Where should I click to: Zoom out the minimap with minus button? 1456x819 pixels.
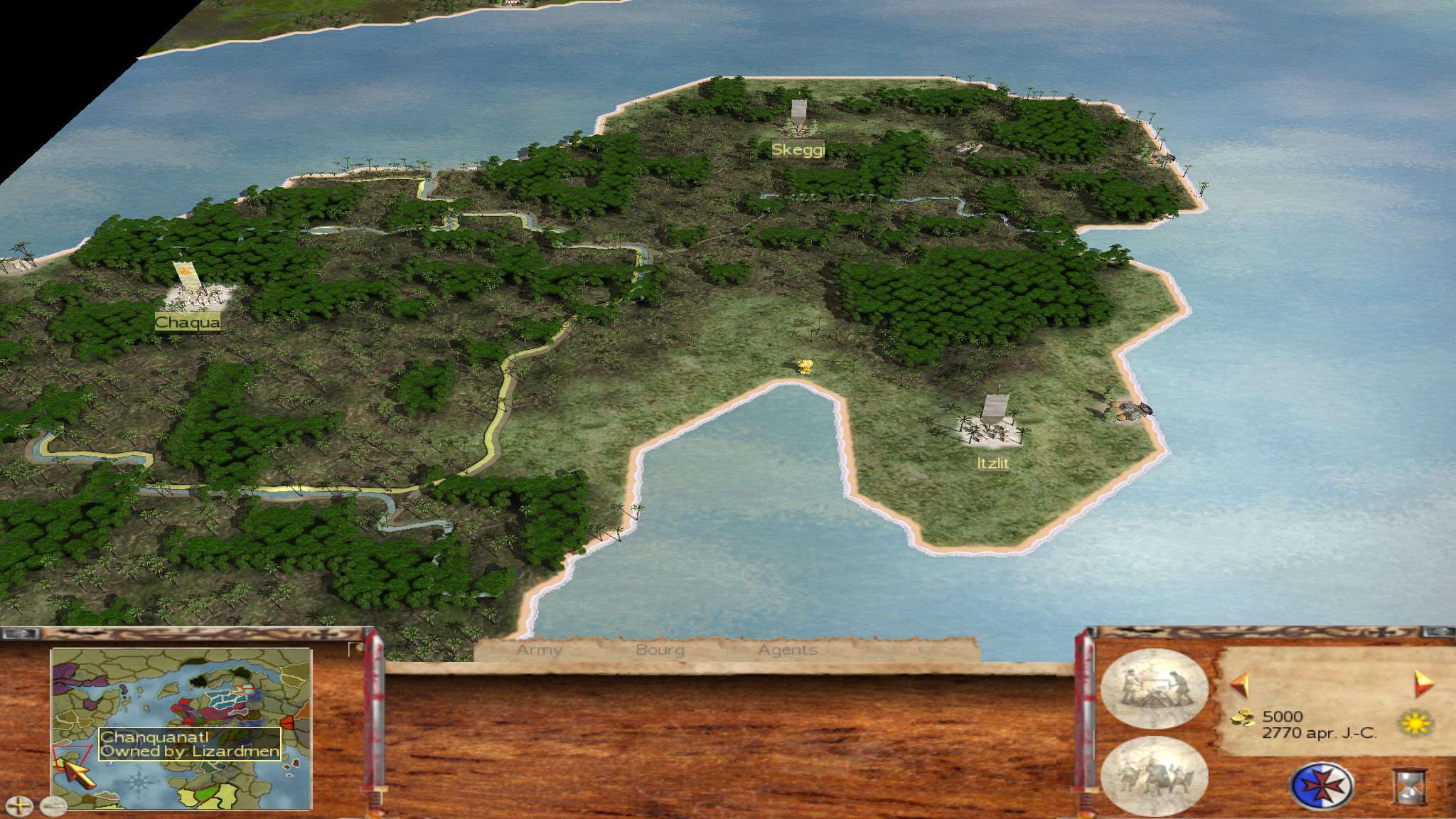(53, 805)
